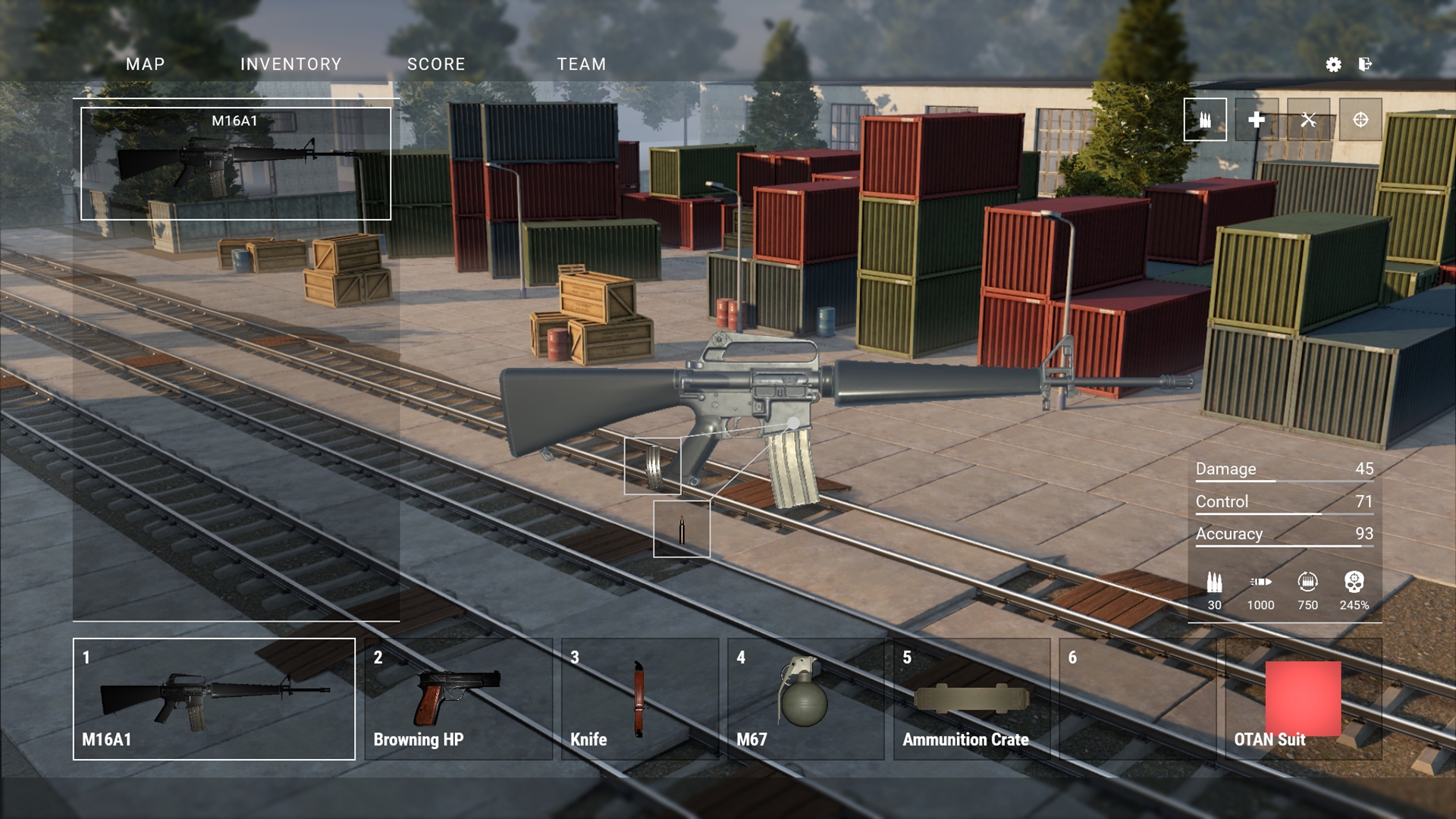The image size is (1456, 819).
Task: Switch to the crosshair category icon
Action: point(1360,120)
